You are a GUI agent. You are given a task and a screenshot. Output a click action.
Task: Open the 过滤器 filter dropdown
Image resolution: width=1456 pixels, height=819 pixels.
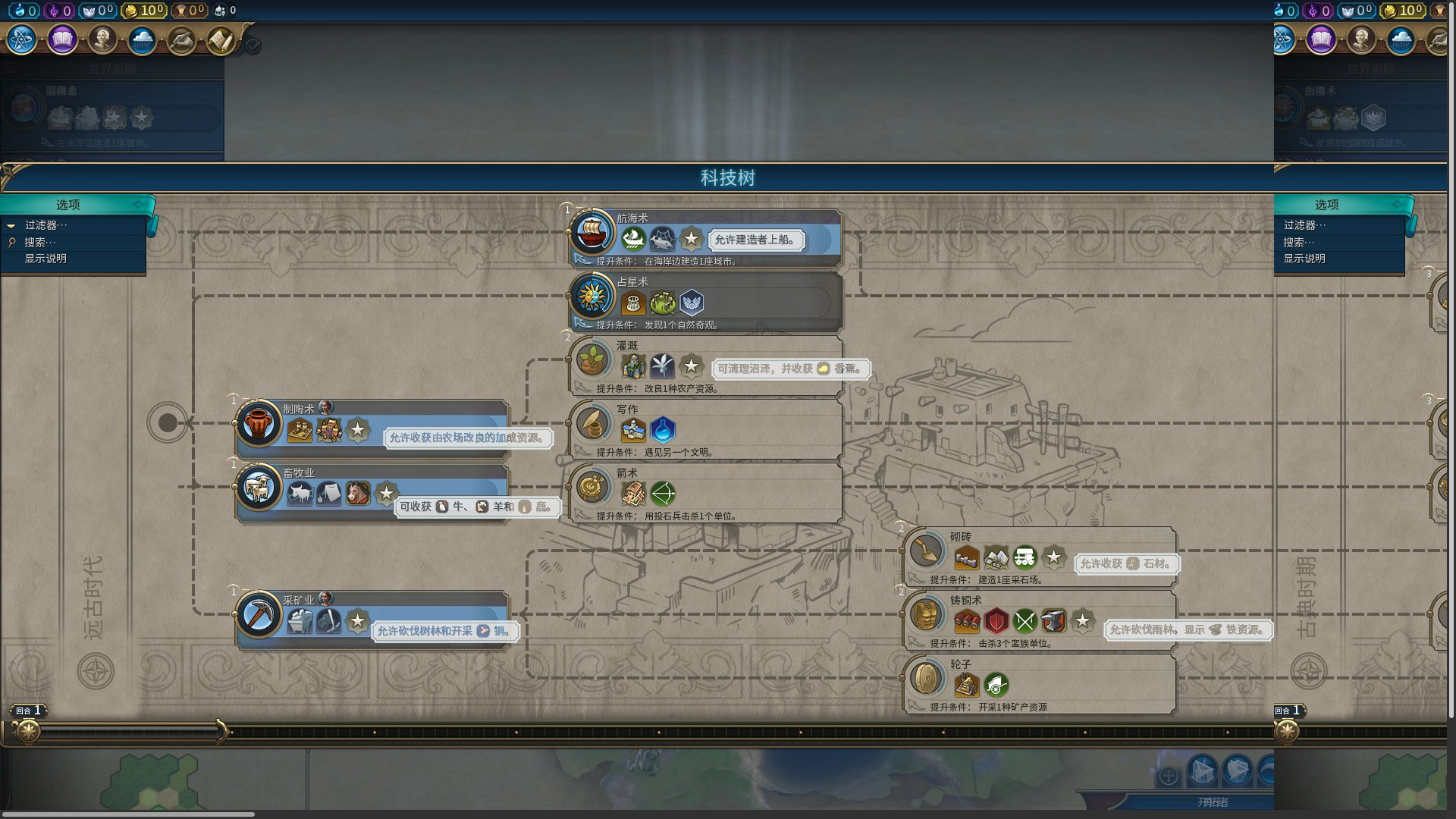(x=45, y=225)
